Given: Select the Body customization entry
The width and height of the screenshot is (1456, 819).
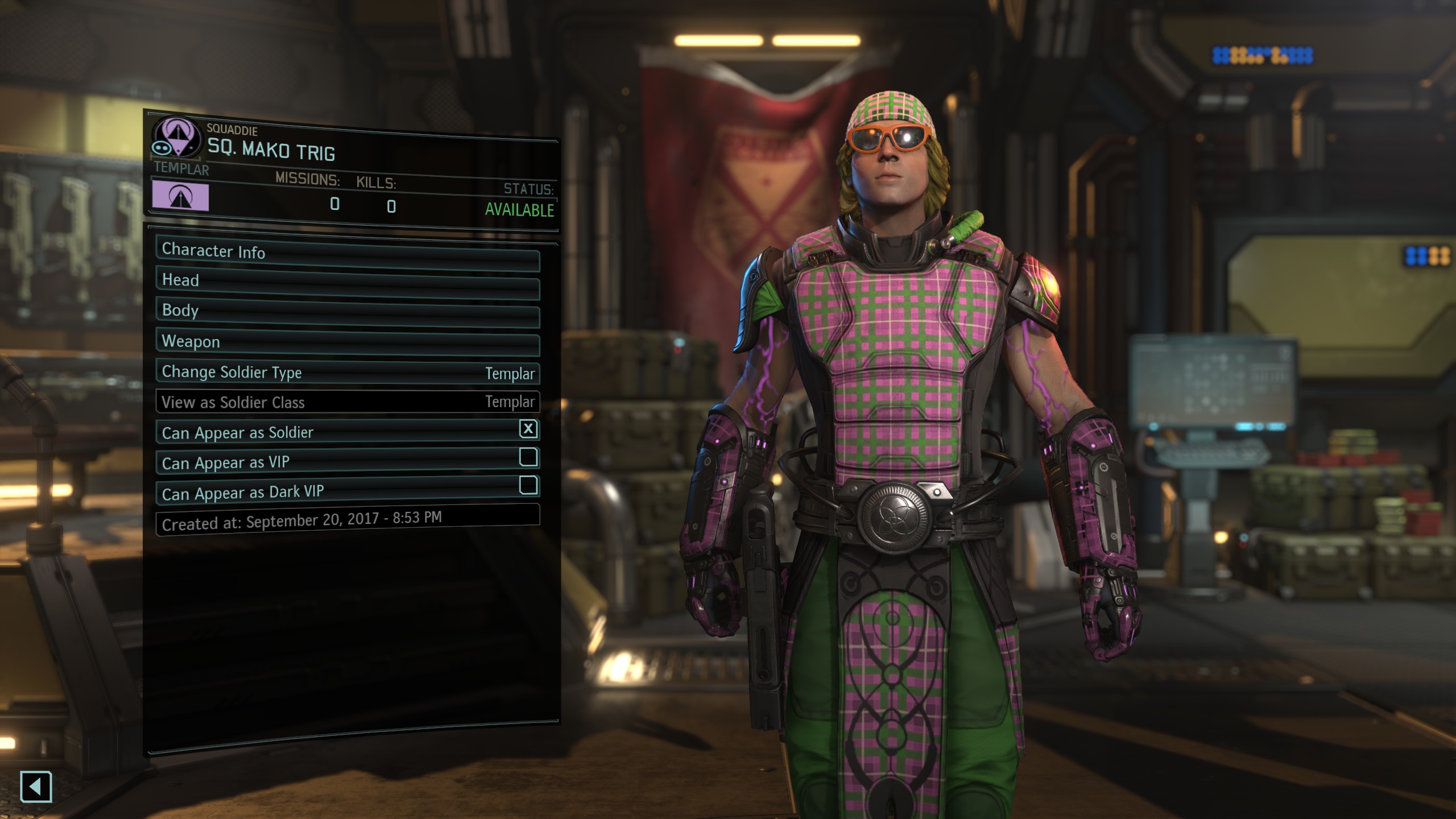Looking at the screenshot, I should click(347, 313).
